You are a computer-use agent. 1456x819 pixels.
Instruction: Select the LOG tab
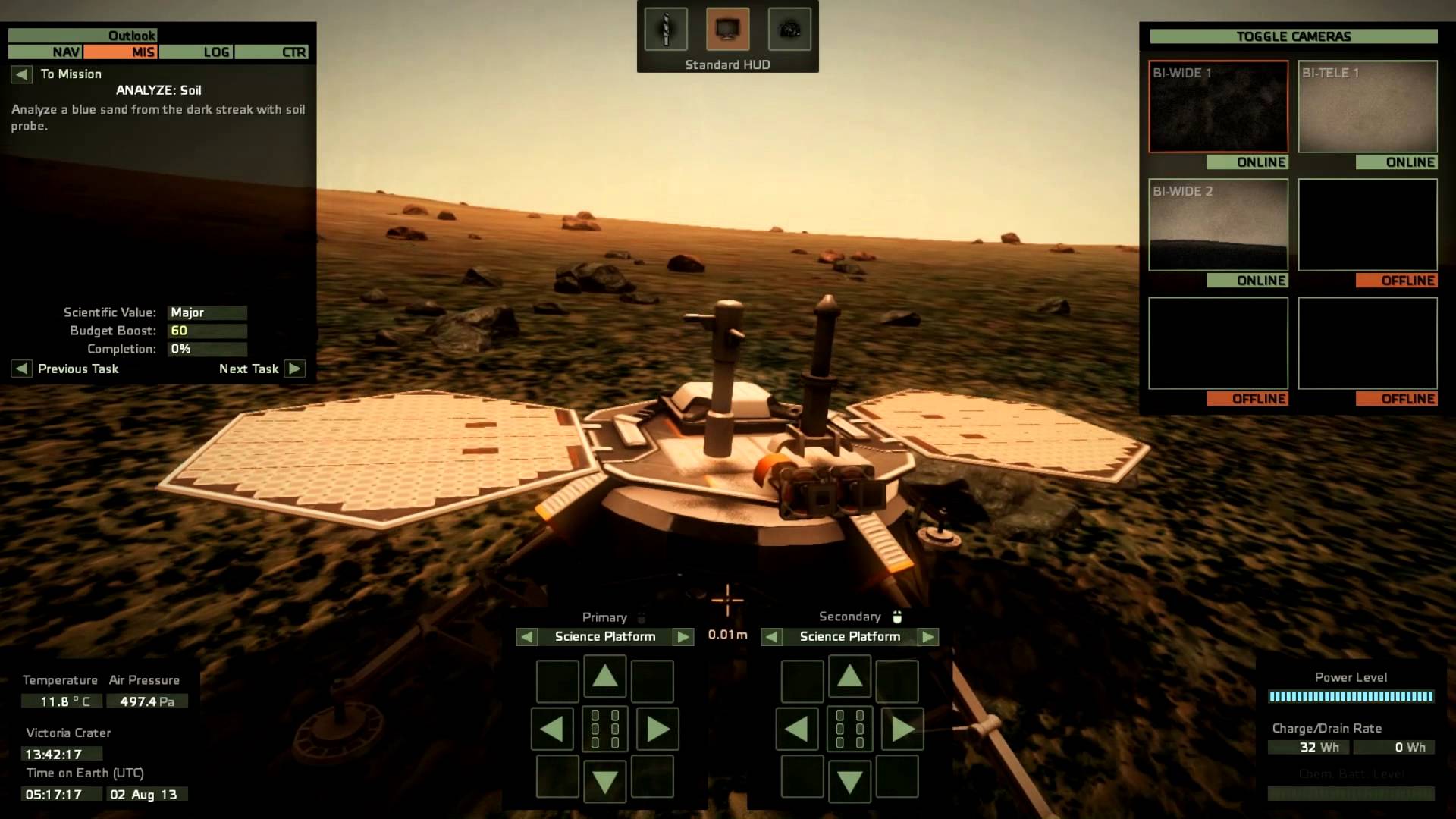[196, 52]
